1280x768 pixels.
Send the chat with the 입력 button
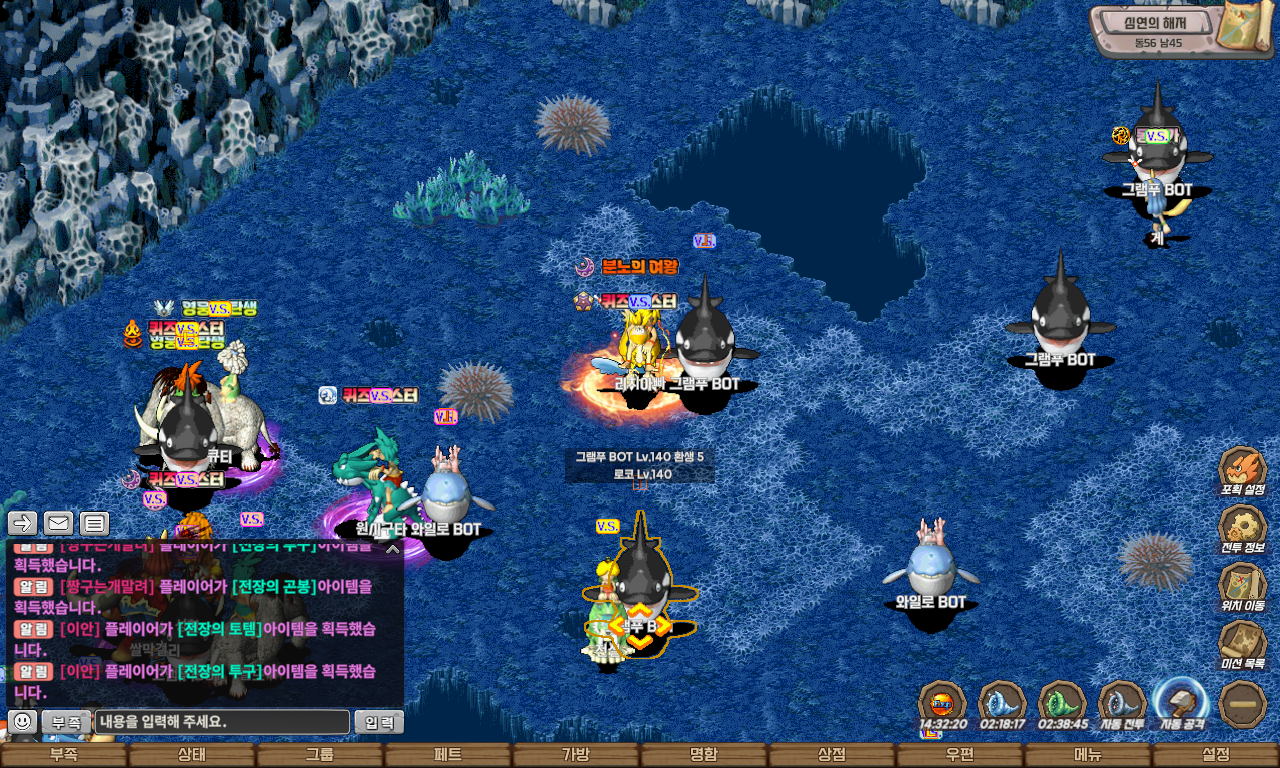pyautogui.click(x=379, y=722)
